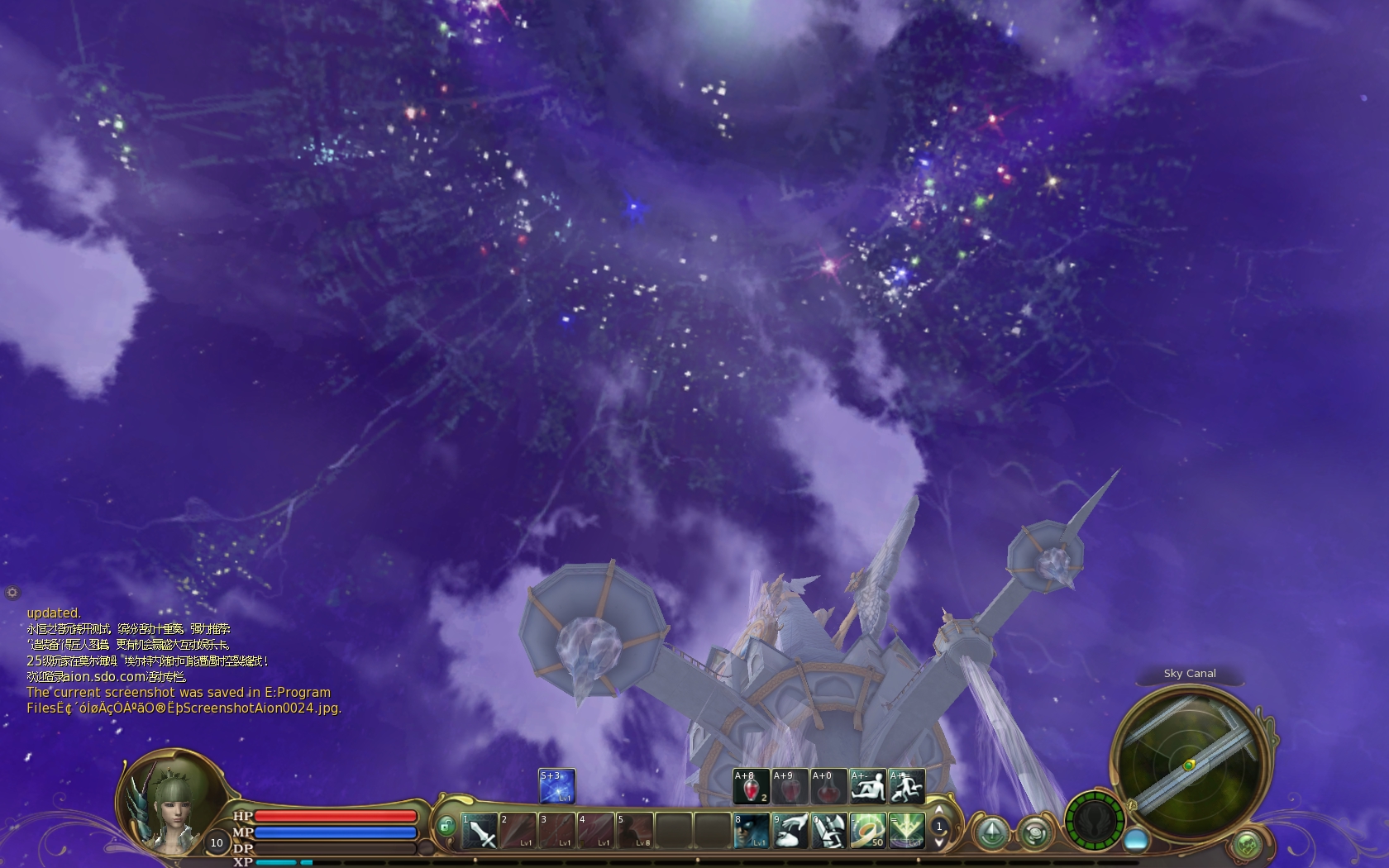Drink the red health potion with count 2
Screen dimensions: 1389x868
[x=751, y=787]
